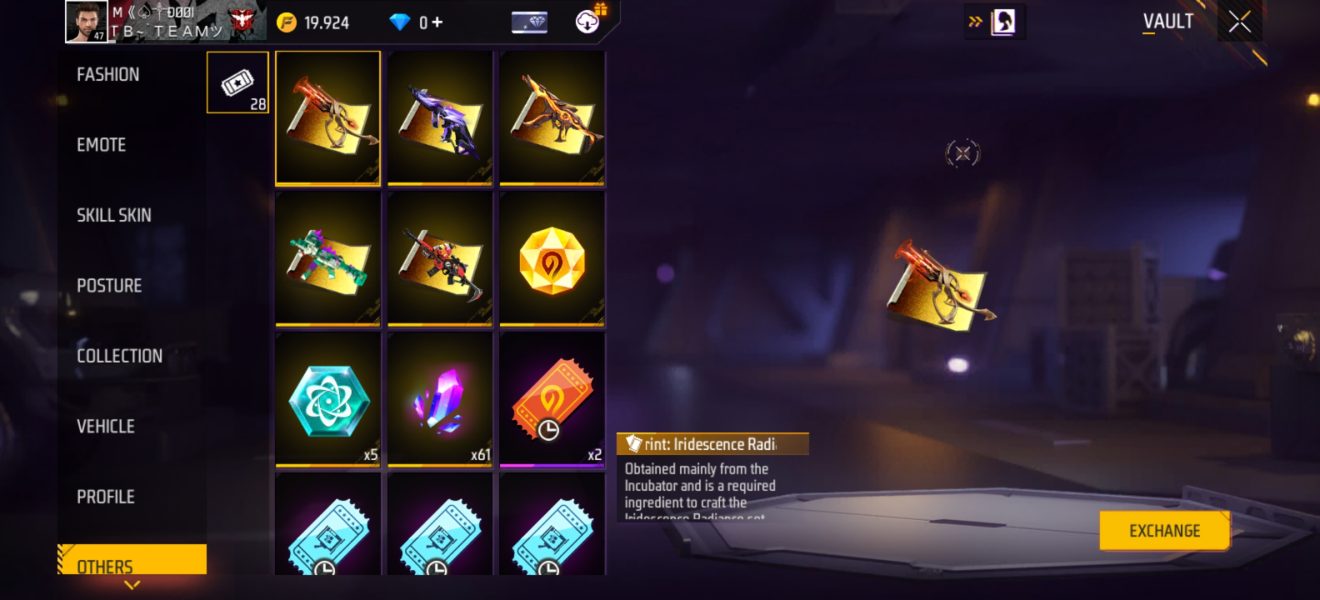This screenshot has width=1320, height=600.
Task: Choose the green rifle blueprint slot
Action: tap(328, 257)
